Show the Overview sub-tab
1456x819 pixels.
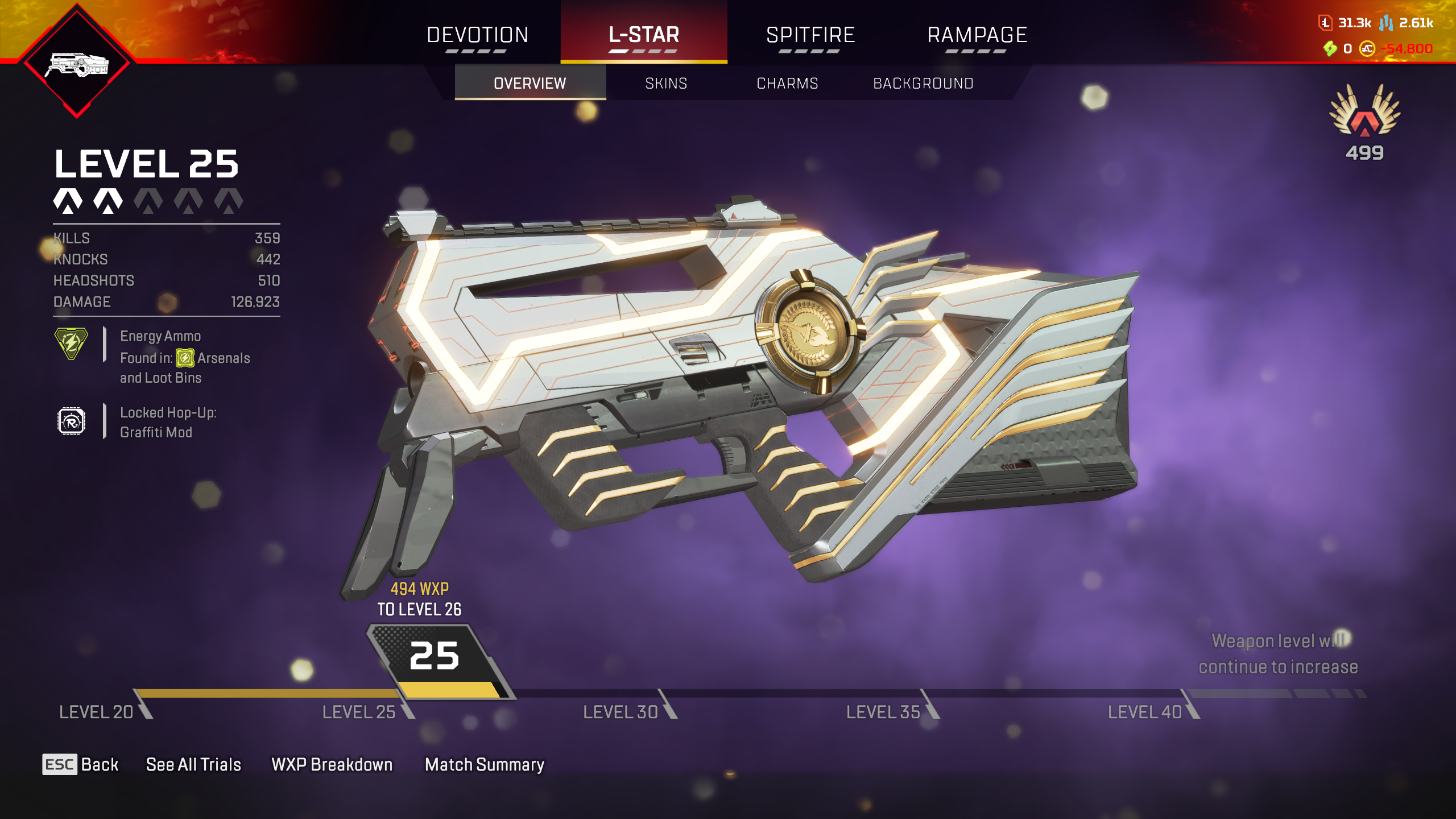[530, 84]
